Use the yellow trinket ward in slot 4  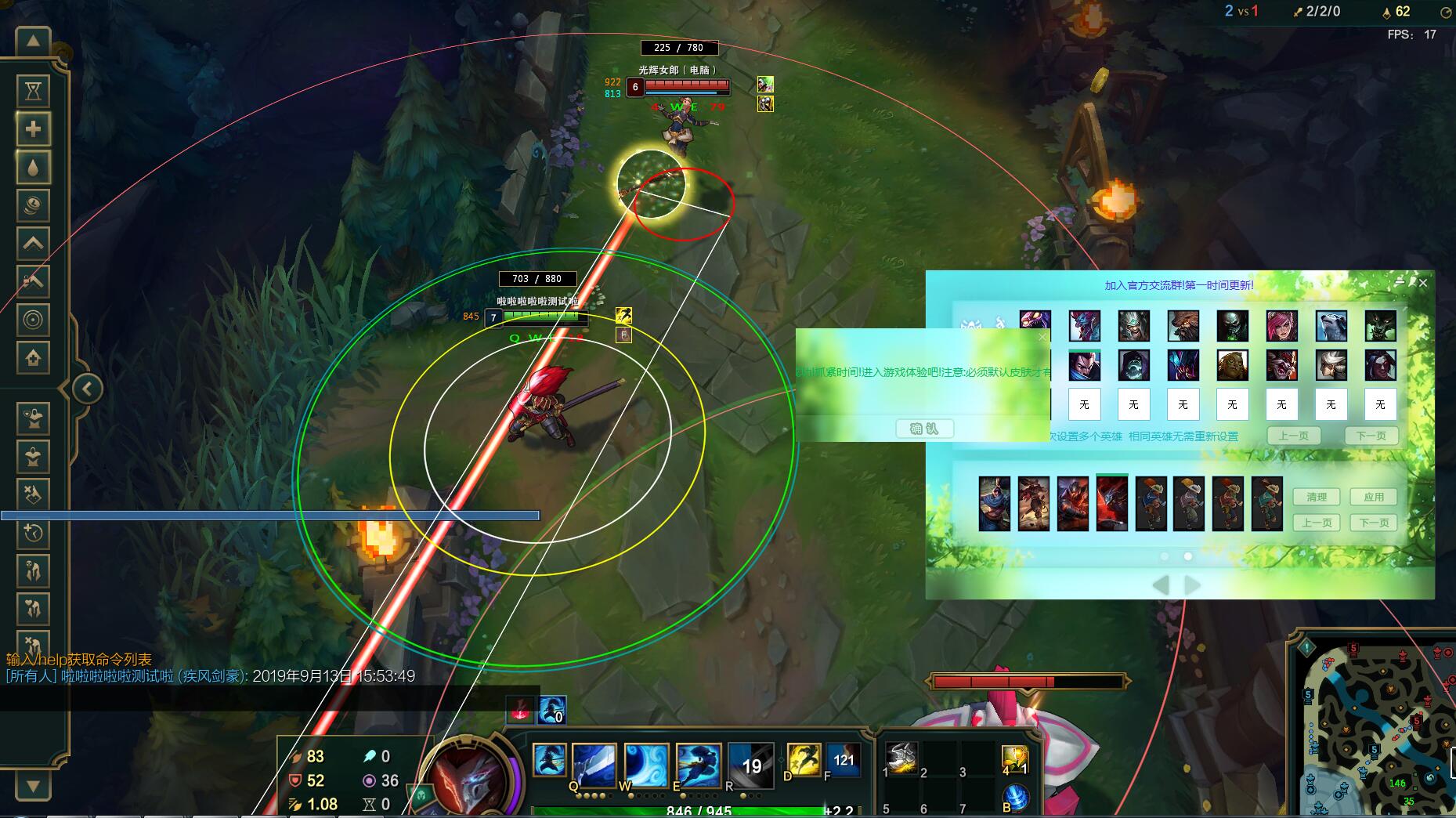pos(1014,758)
